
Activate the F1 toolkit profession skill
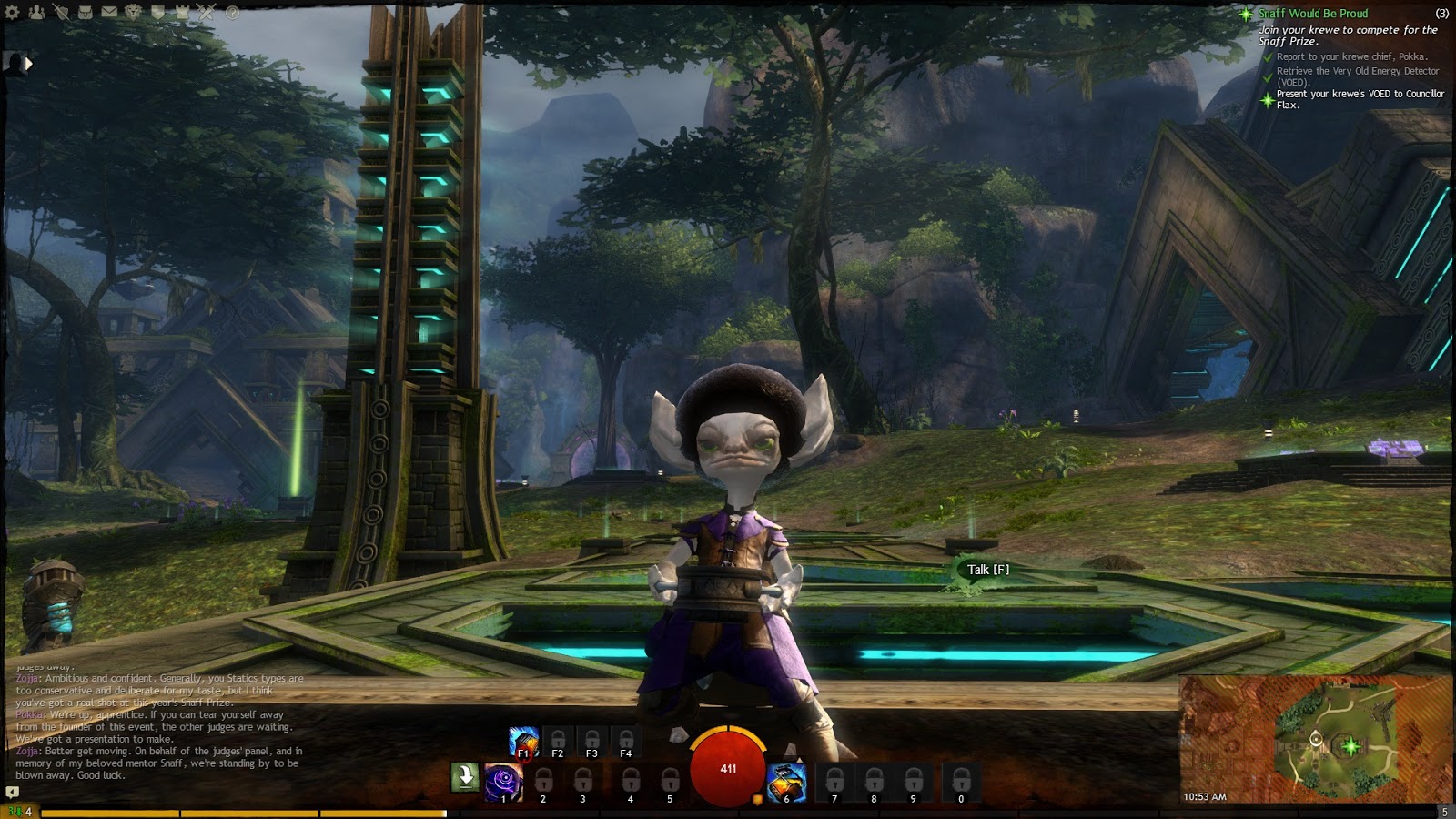[523, 742]
